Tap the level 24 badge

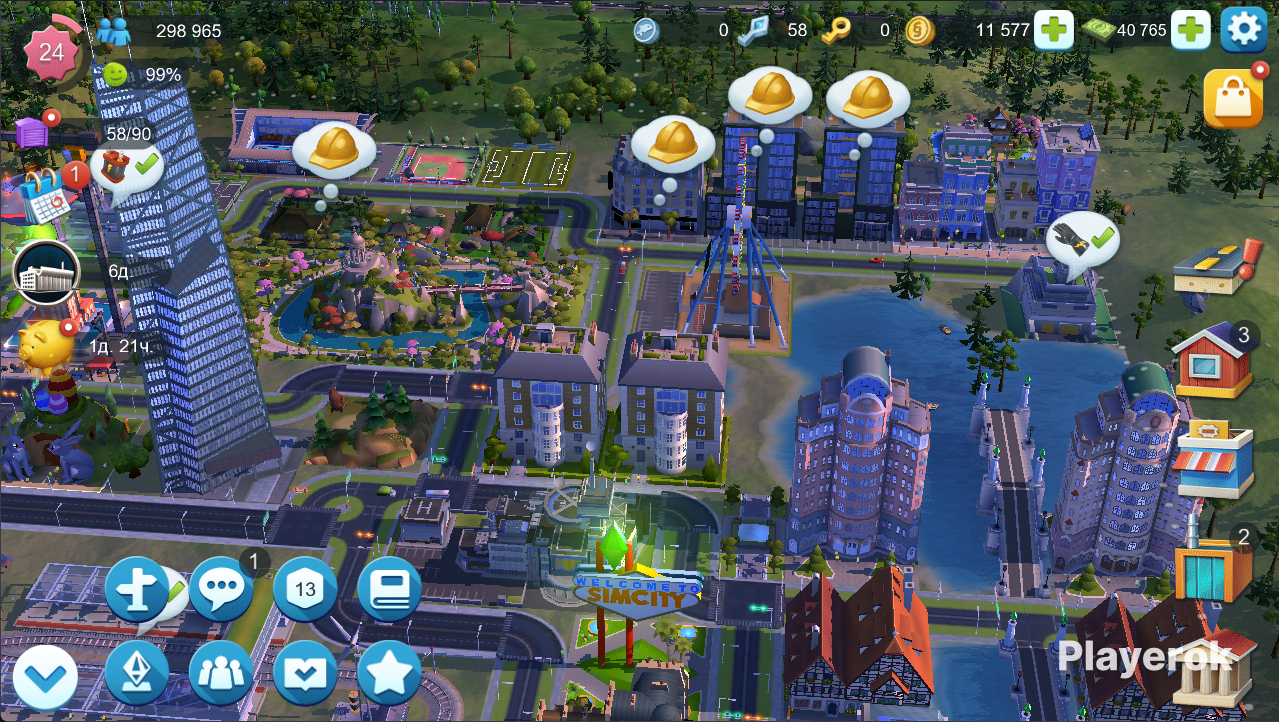pos(51,51)
